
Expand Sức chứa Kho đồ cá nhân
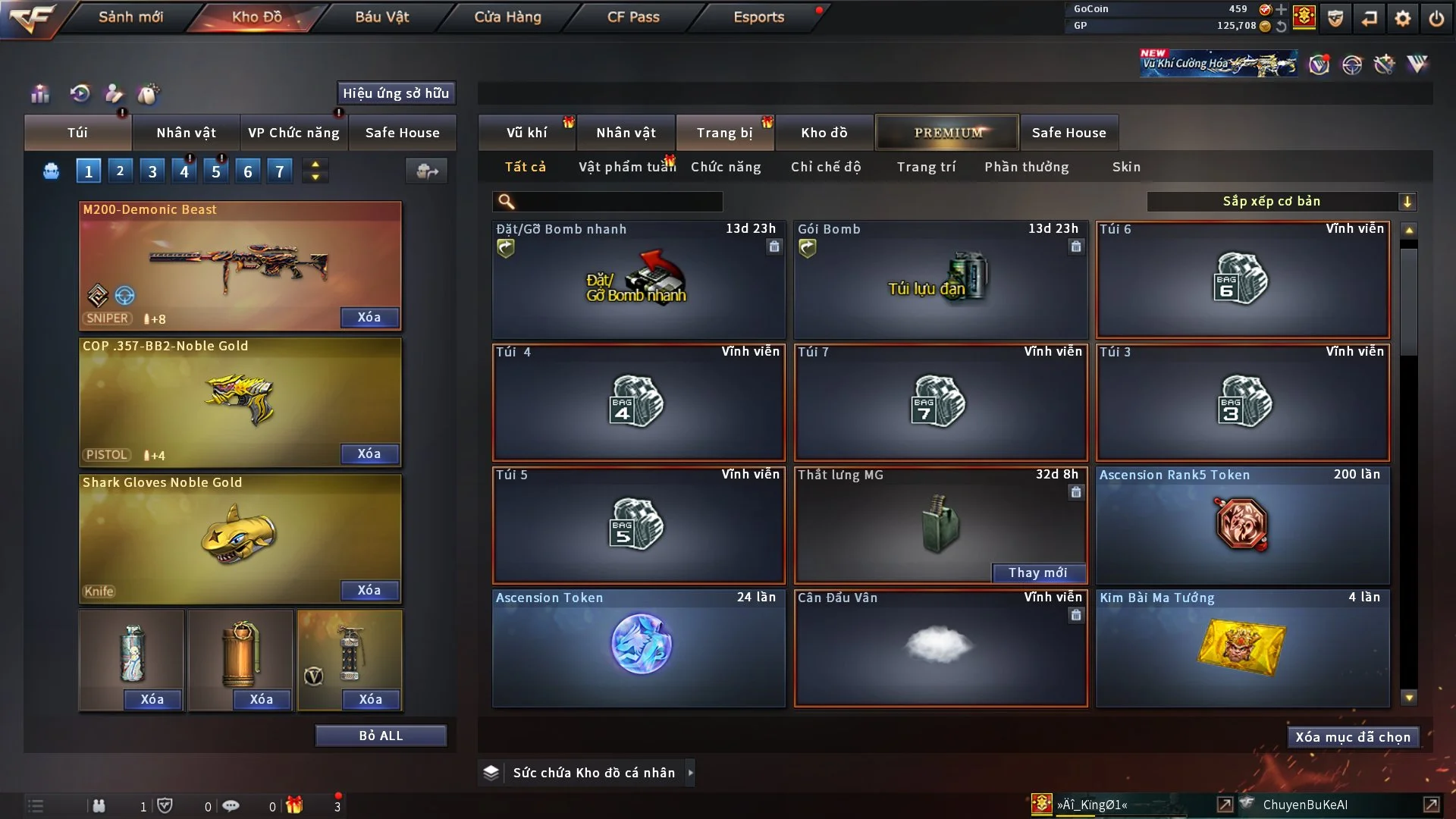(x=690, y=773)
